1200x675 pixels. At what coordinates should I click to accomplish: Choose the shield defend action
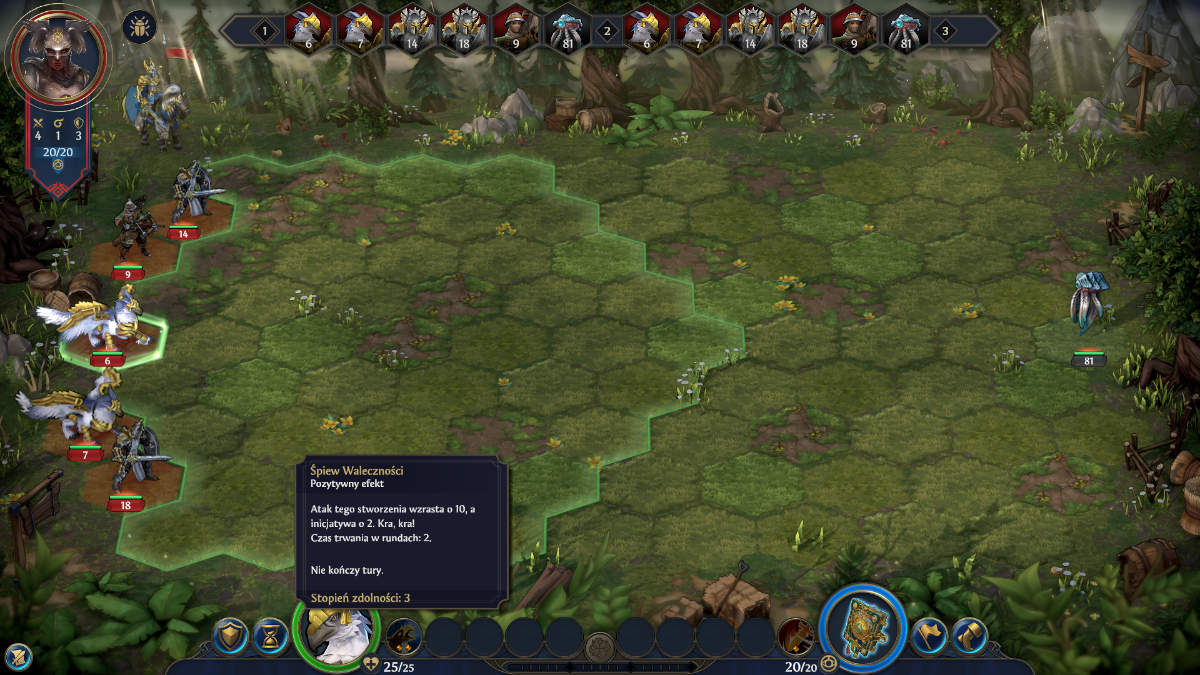[x=232, y=633]
